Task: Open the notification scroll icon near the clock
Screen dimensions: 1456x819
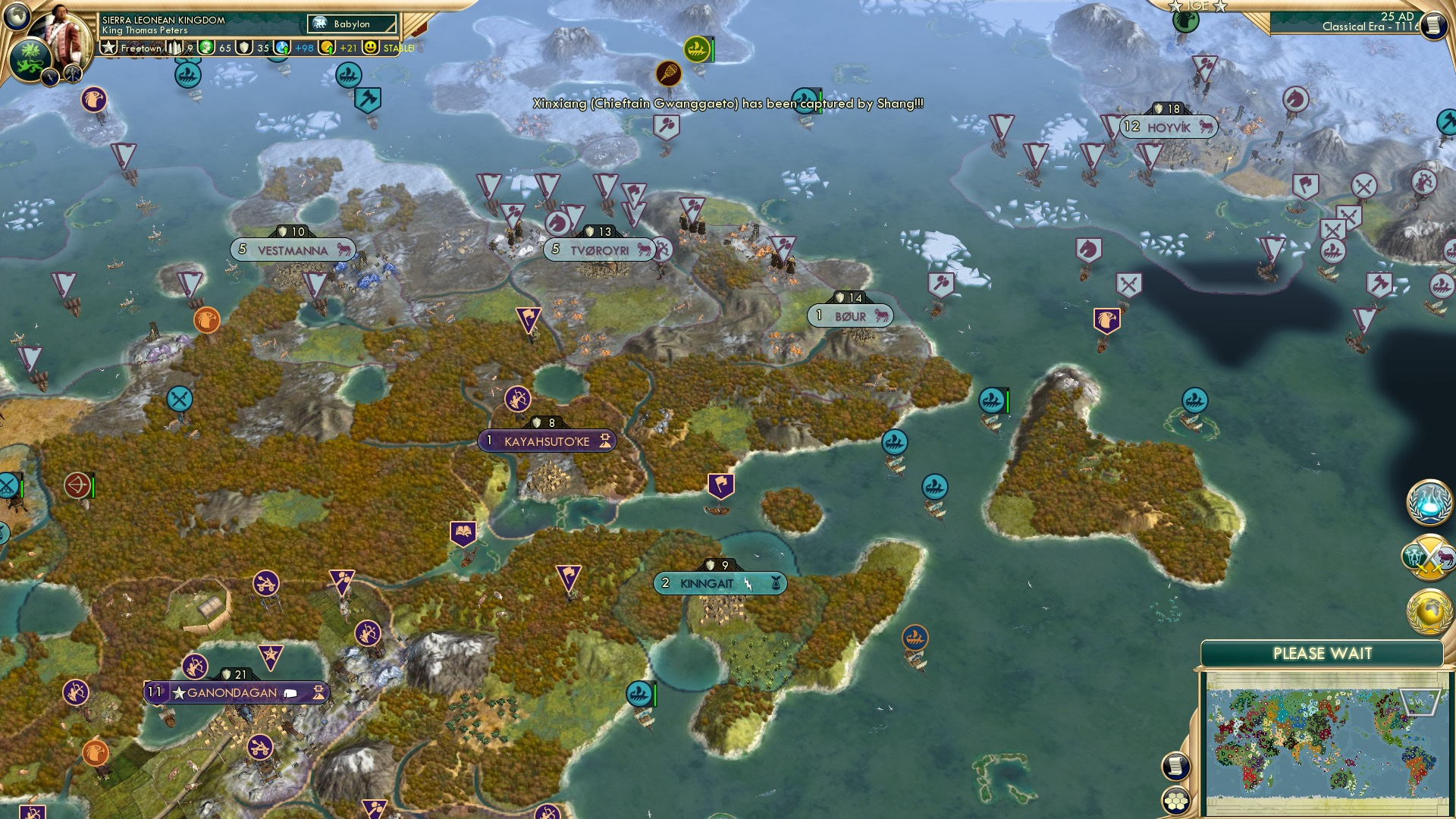Action: point(1434,24)
